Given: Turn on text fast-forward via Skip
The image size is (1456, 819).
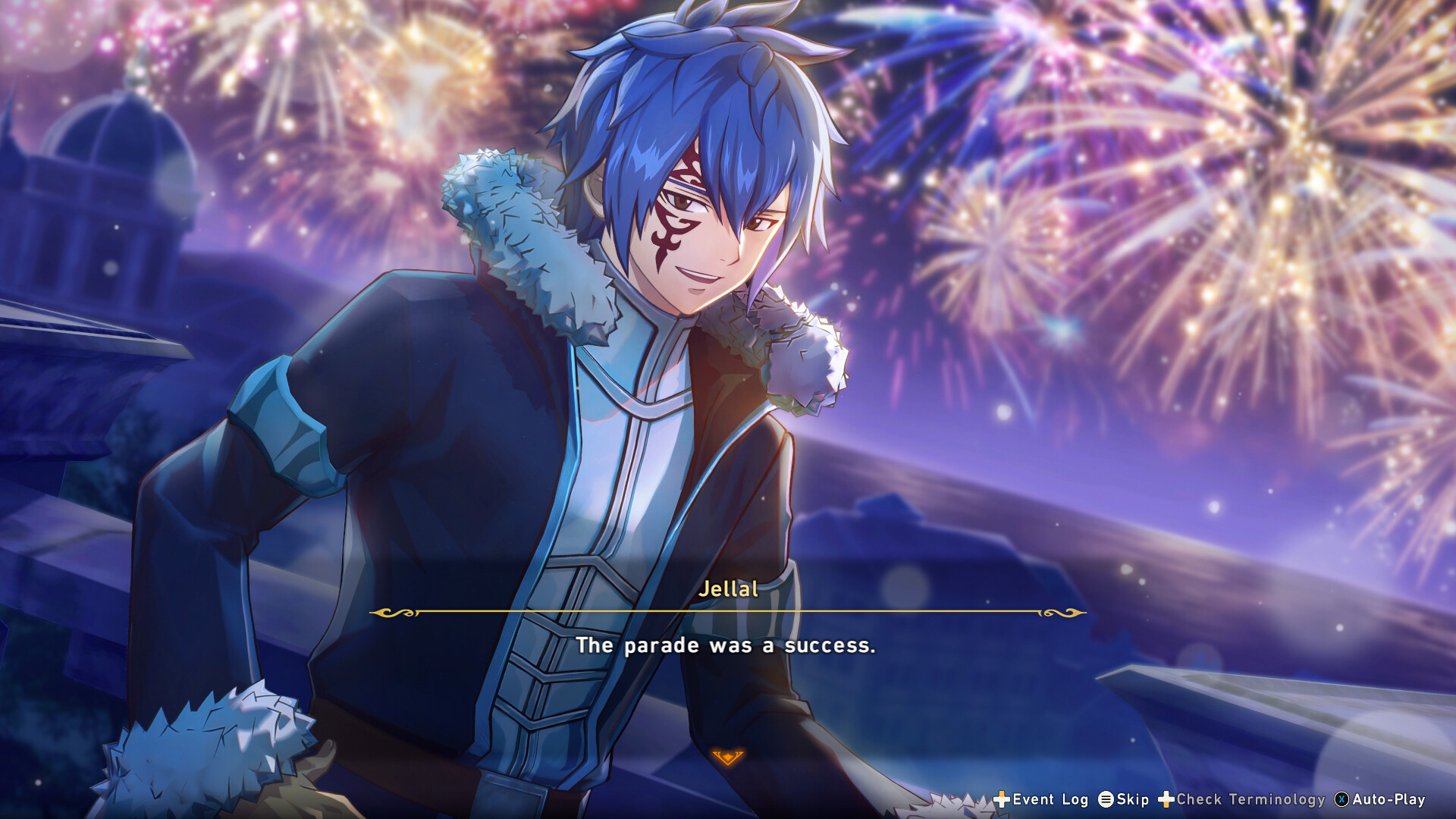Looking at the screenshot, I should point(1132,800).
